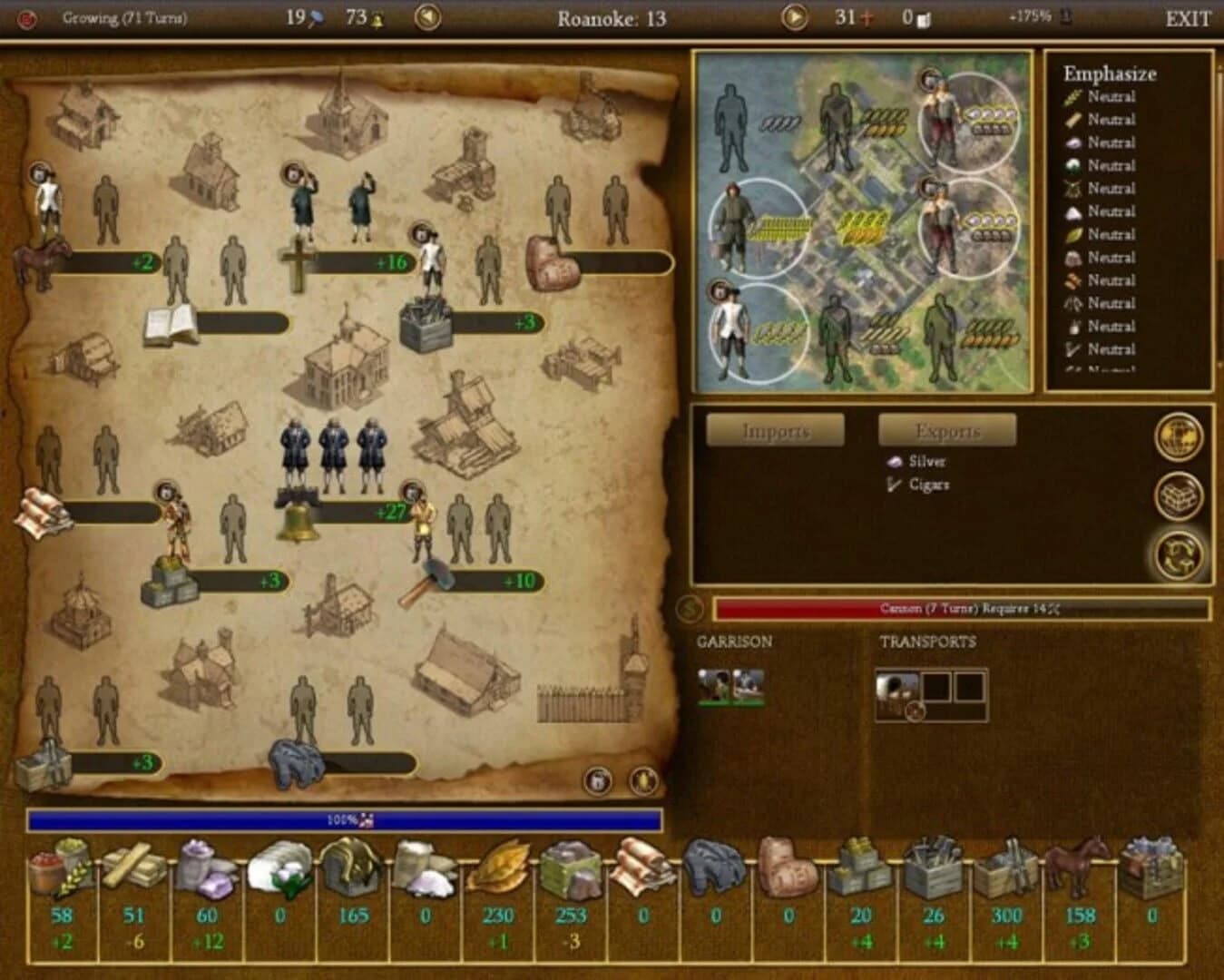Viewport: 1224px width, 980px height.
Task: Toggle the lumber Emphasize setting from Neutral
Action: pos(1111,119)
